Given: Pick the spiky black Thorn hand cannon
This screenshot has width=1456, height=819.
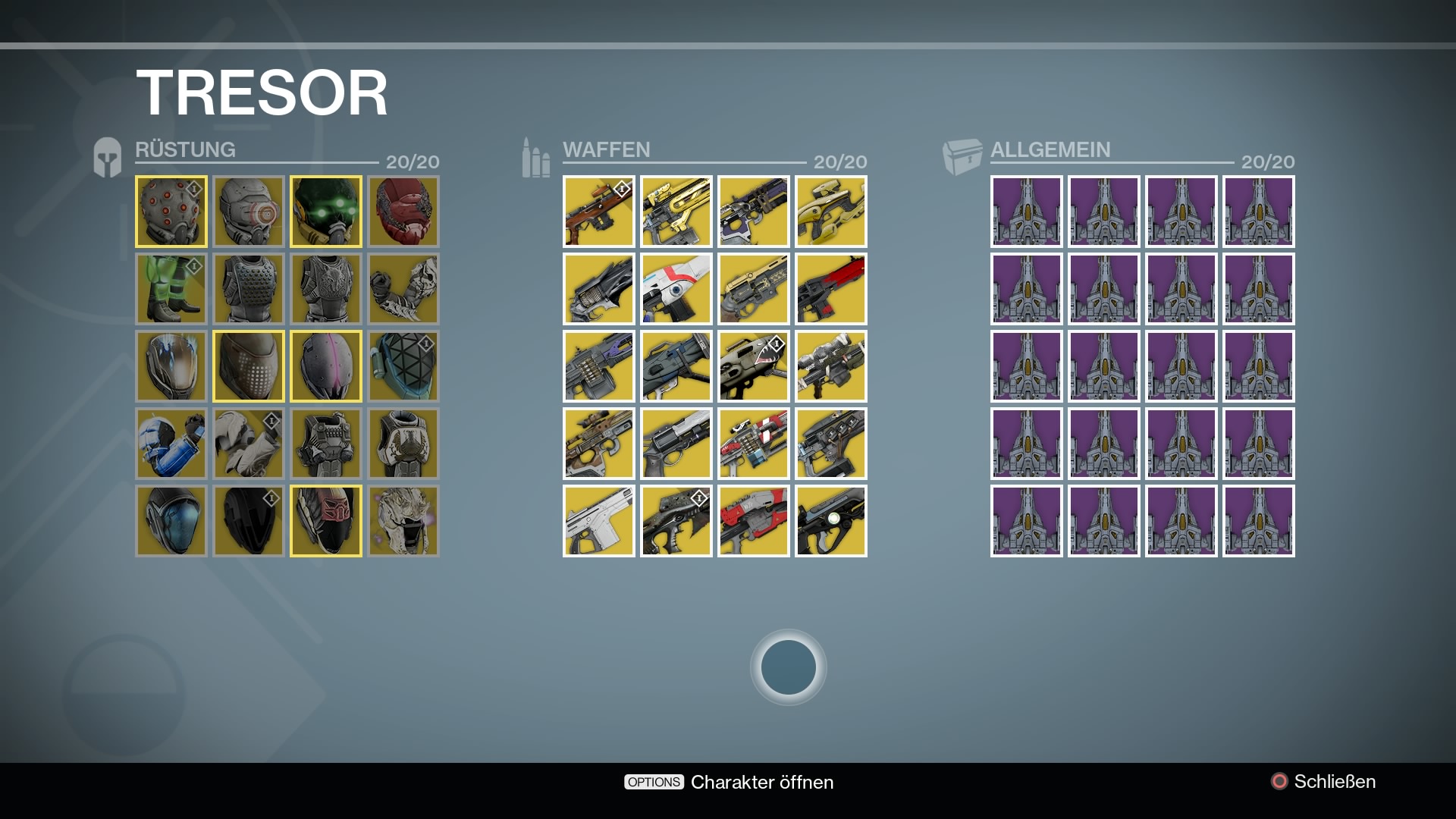Looking at the screenshot, I should coord(599,289).
